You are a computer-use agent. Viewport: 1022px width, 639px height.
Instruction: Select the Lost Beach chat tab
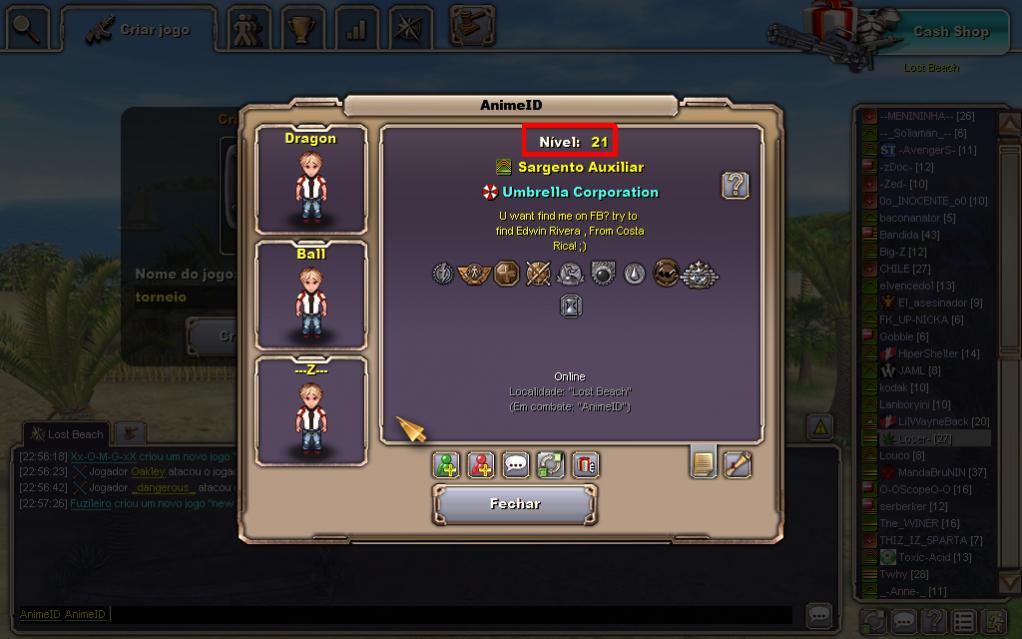(67, 434)
